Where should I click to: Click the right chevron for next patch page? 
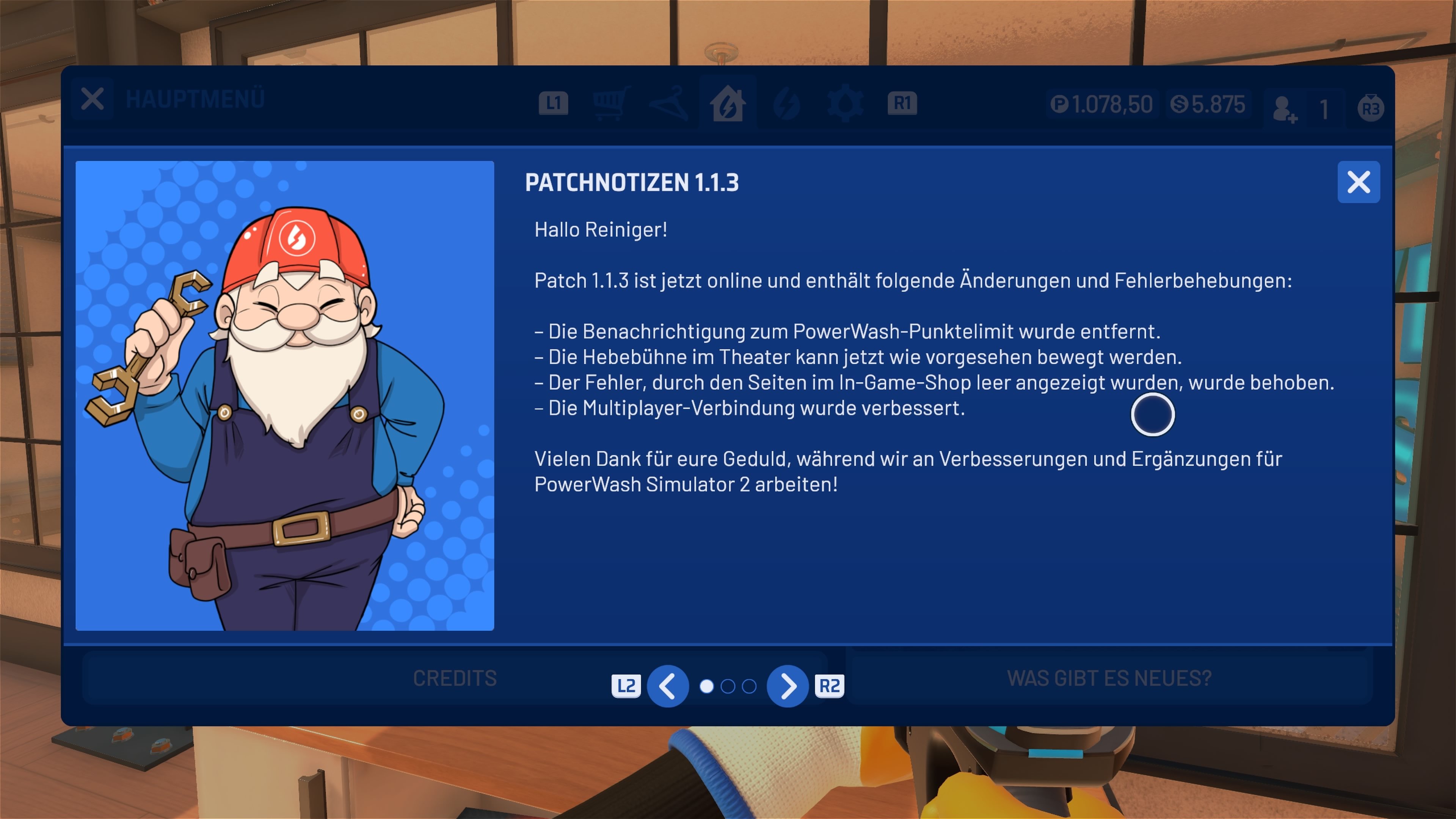pyautogui.click(x=788, y=686)
